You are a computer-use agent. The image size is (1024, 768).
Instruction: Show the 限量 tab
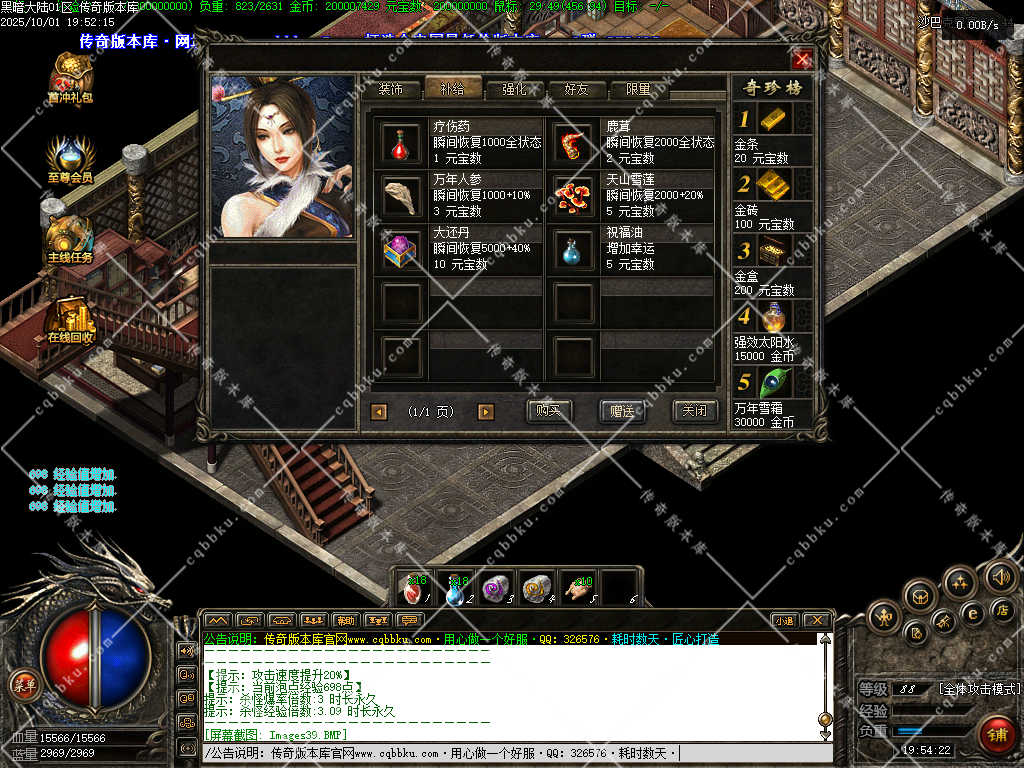[638, 89]
